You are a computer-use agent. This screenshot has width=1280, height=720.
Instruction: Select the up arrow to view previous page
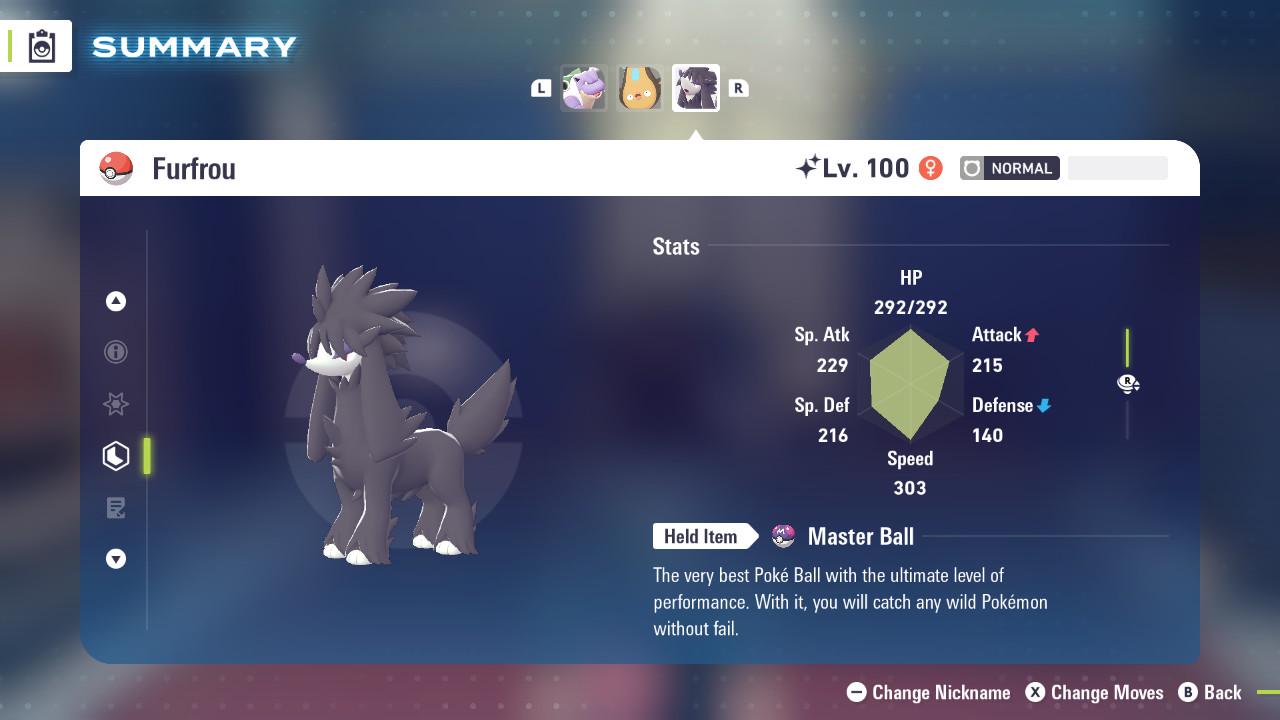point(116,301)
